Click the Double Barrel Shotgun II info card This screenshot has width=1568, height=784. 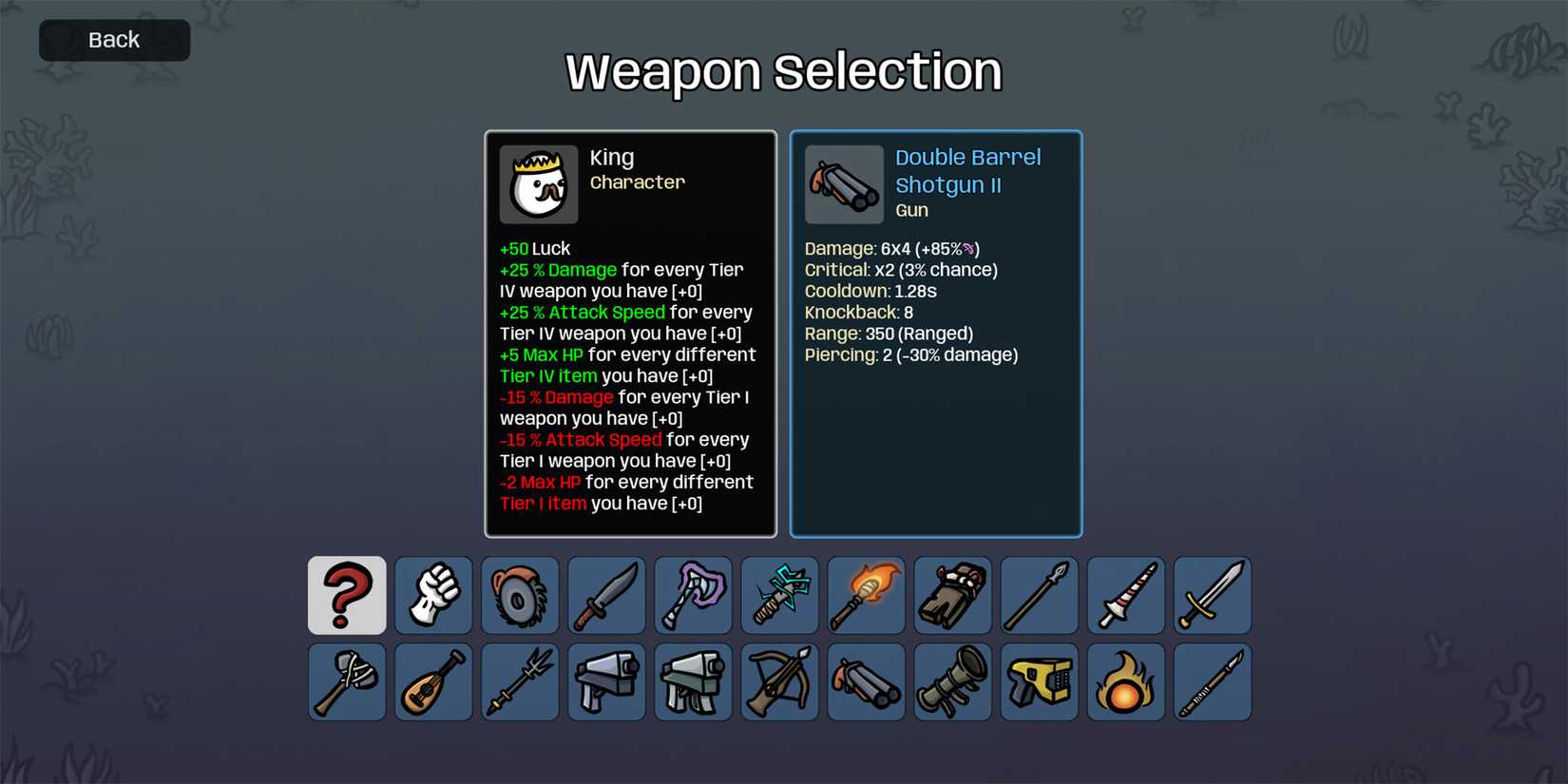[x=935, y=333]
